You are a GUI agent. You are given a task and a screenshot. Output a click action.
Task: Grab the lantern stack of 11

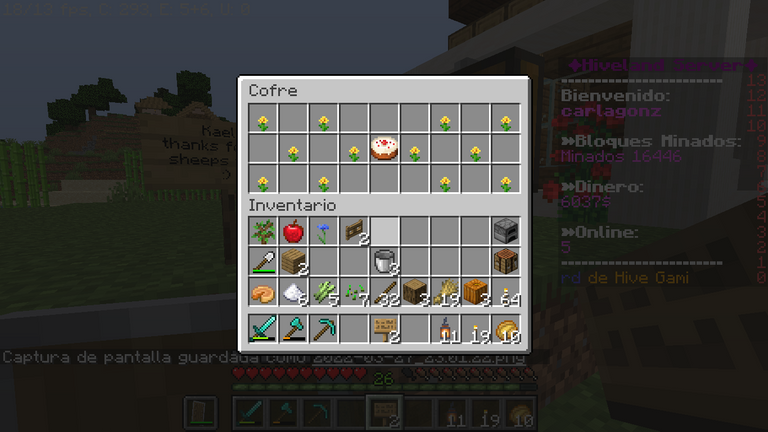445,328
